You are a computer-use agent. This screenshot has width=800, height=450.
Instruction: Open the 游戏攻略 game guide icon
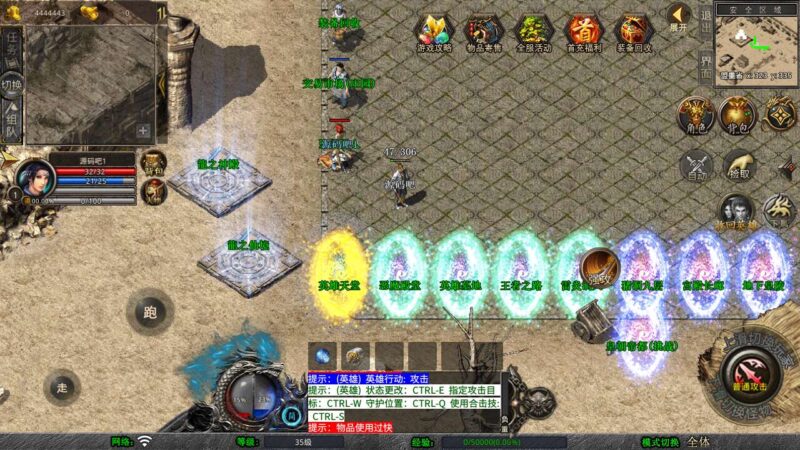(435, 32)
